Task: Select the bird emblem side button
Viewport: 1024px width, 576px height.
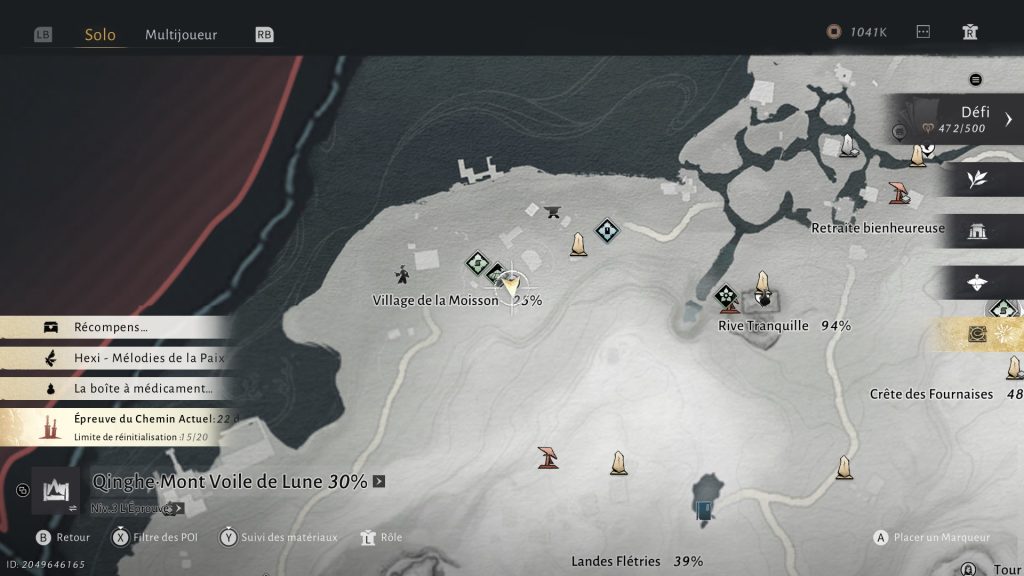Action: coord(977,283)
